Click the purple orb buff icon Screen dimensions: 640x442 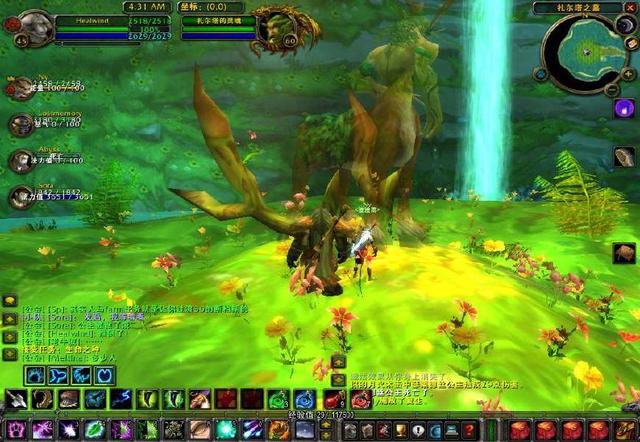[x=623, y=106]
